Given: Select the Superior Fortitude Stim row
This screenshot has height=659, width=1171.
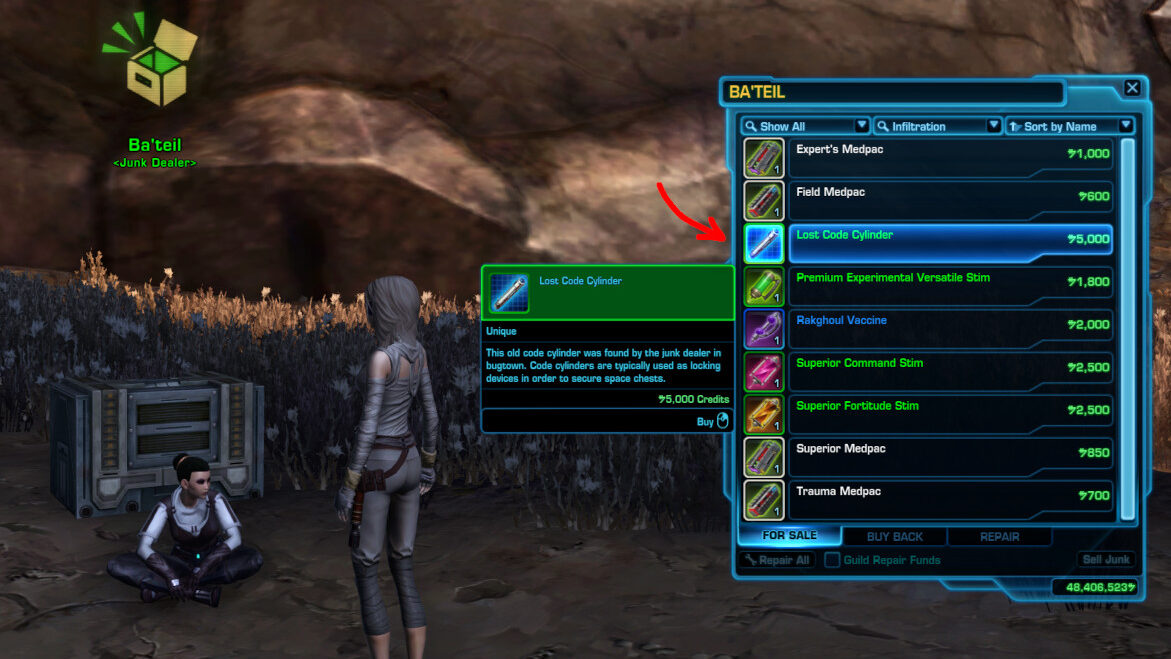Looking at the screenshot, I should (x=950, y=414).
